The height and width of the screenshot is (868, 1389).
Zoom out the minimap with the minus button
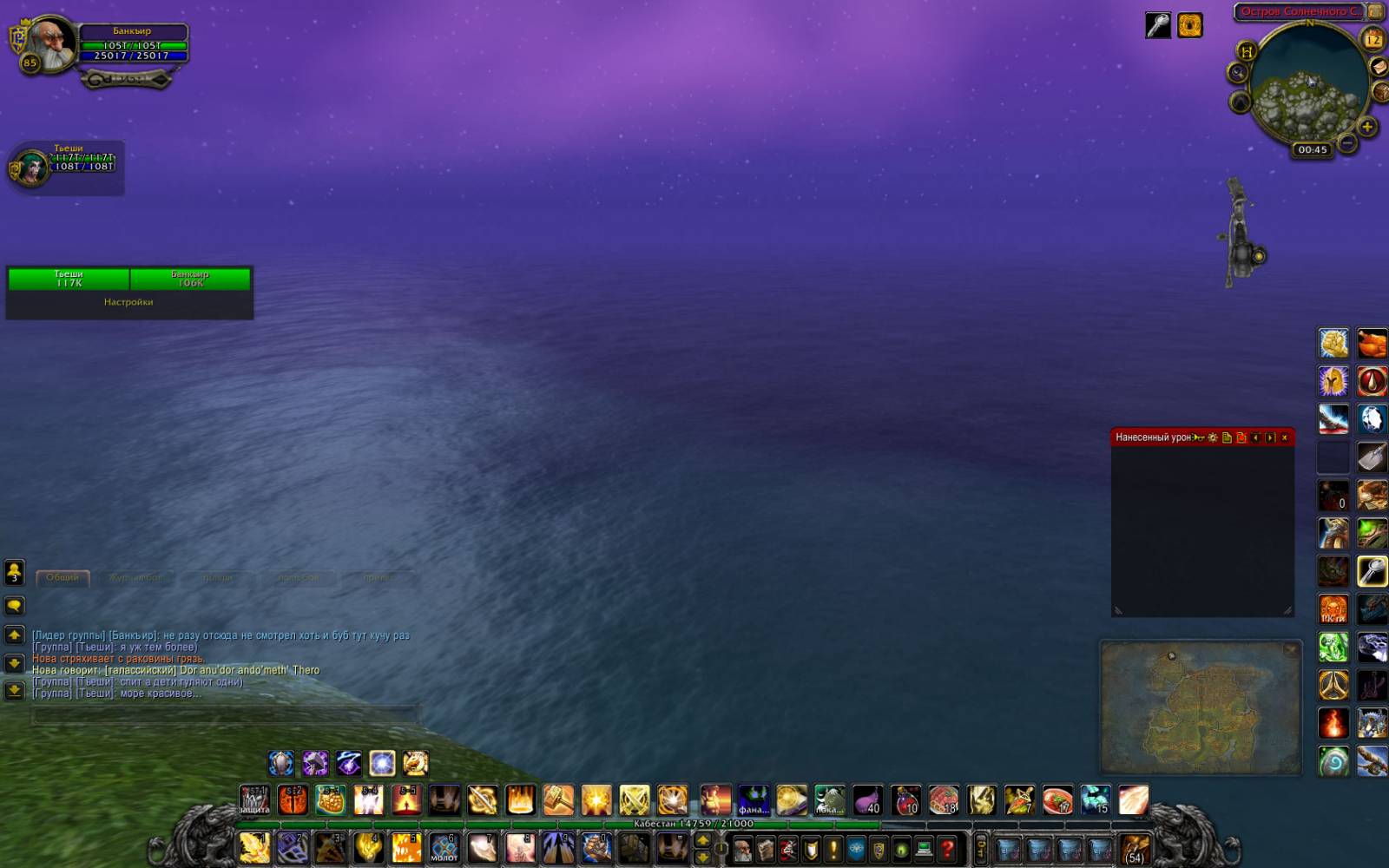1347,141
